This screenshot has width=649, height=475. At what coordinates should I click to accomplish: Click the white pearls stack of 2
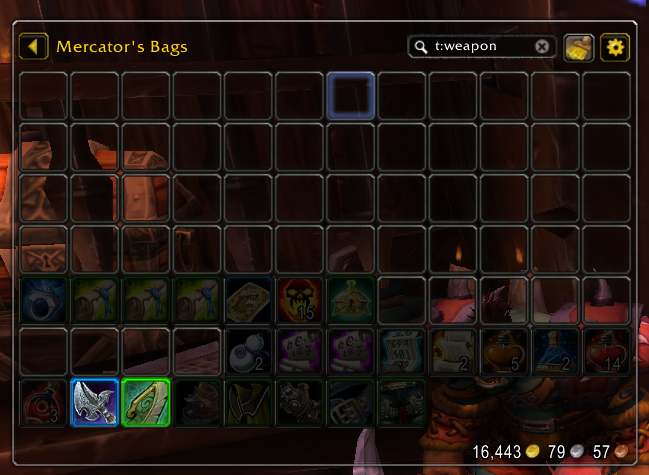tap(249, 351)
